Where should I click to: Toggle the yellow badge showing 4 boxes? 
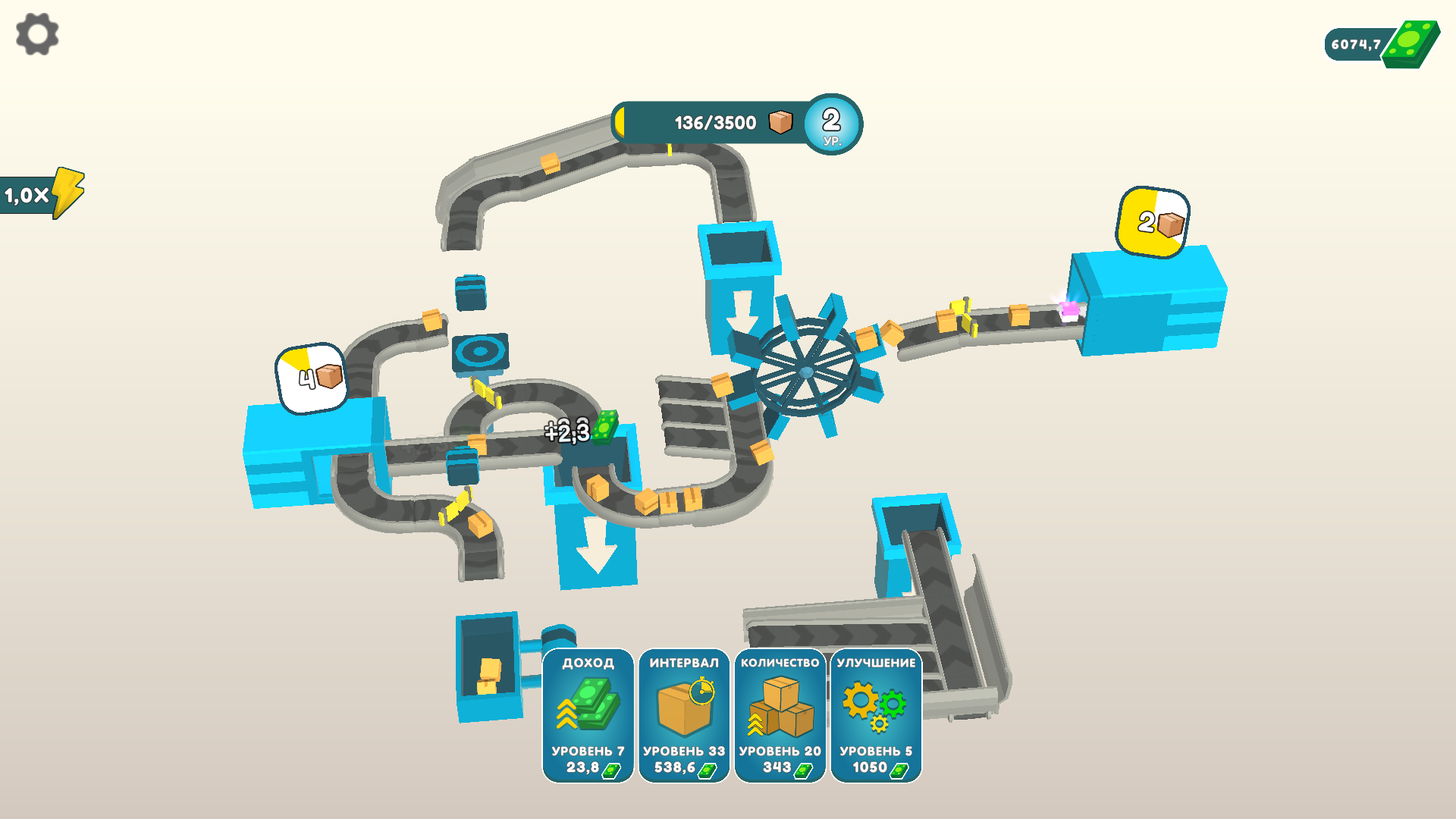(311, 375)
